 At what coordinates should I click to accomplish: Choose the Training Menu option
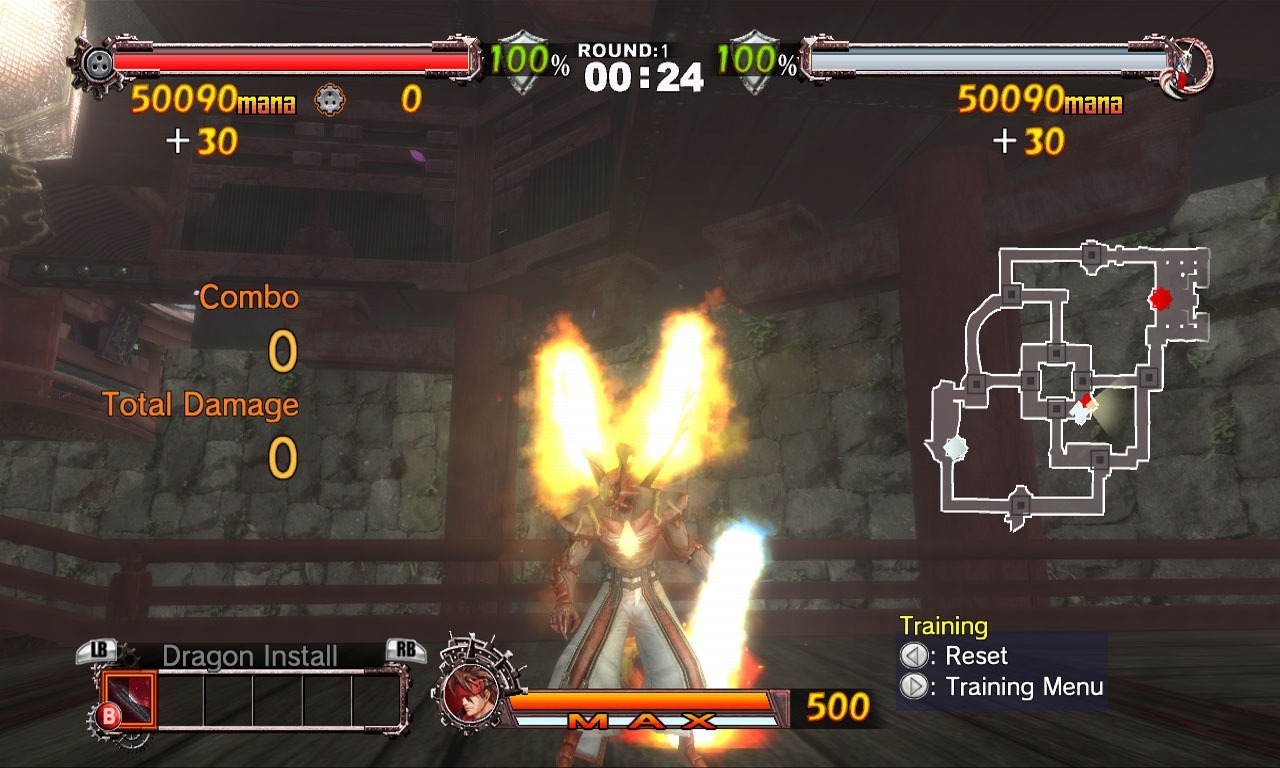click(x=1013, y=687)
